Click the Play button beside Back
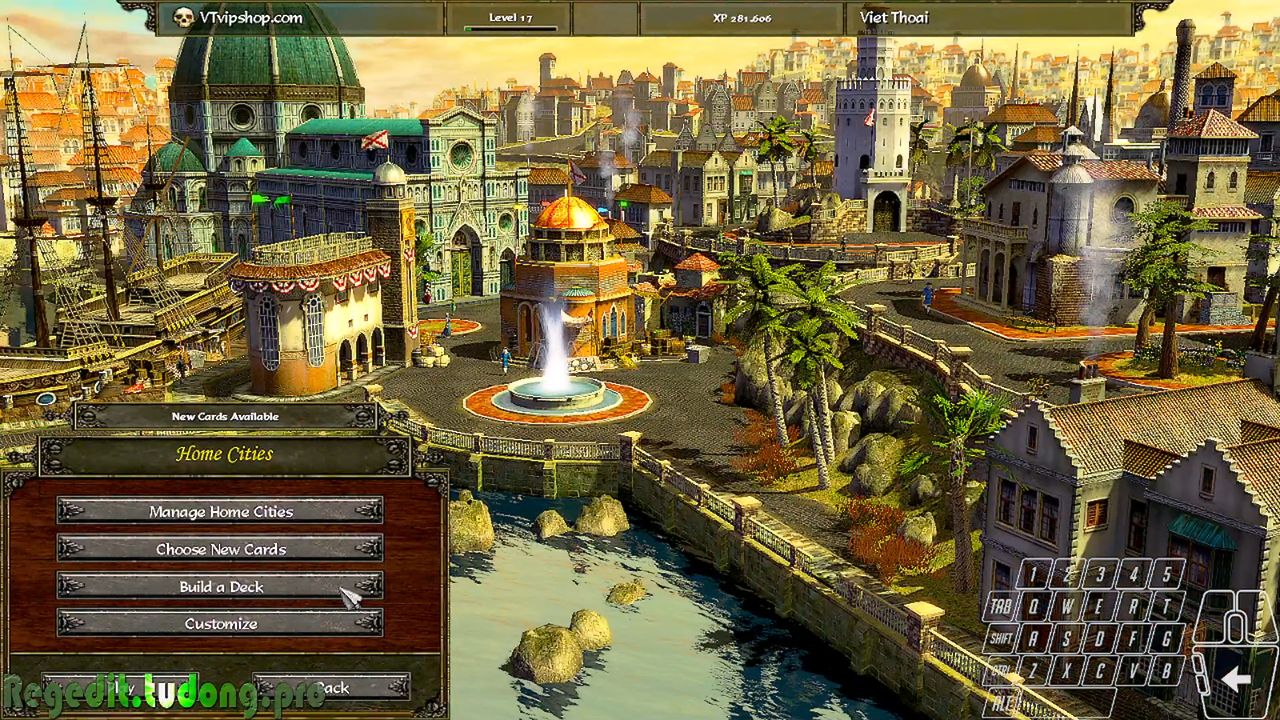Image resolution: width=1280 pixels, height=720 pixels. point(120,687)
